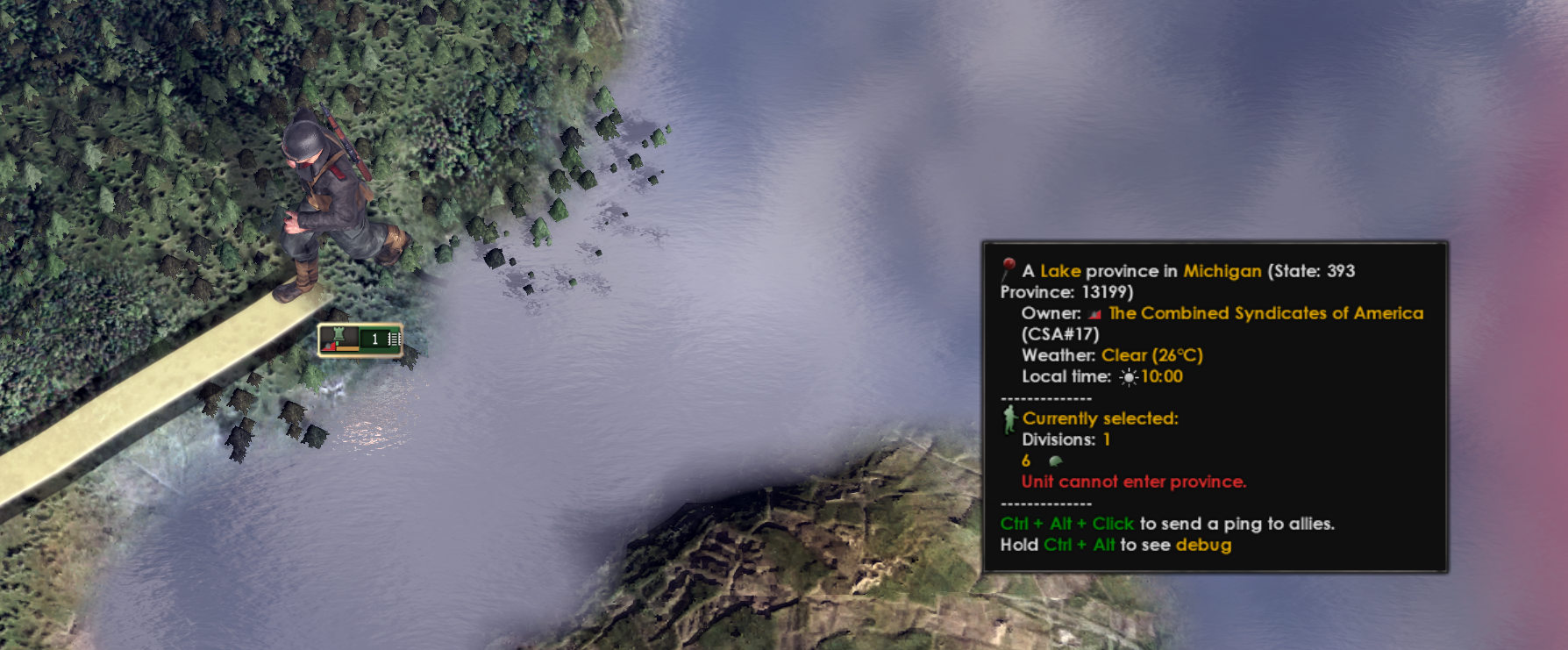Open the Michigan state link
The height and width of the screenshot is (650, 1568).
coord(1221,271)
